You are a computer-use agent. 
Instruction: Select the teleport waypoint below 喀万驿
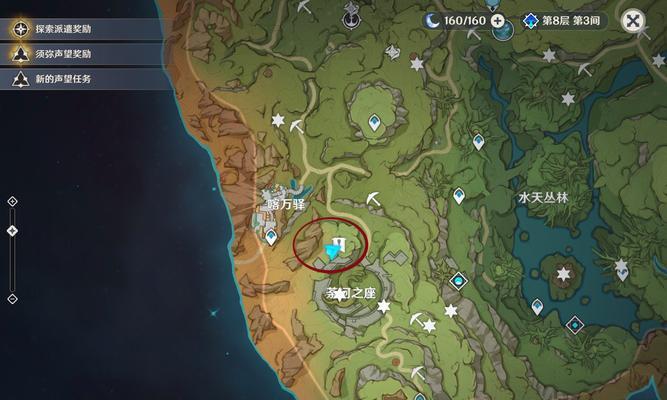click(270, 237)
